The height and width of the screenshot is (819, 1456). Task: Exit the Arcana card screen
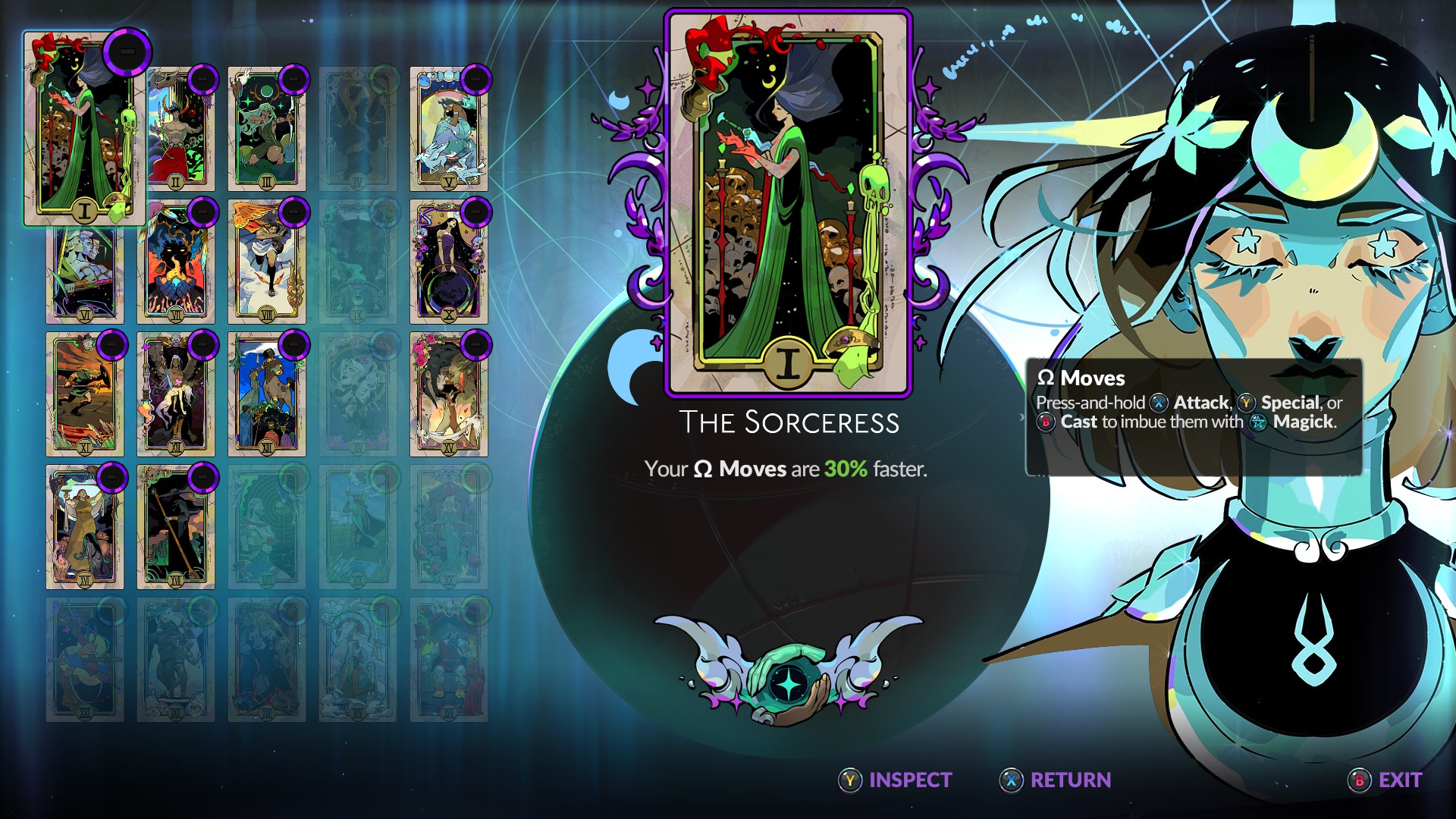click(x=1385, y=780)
